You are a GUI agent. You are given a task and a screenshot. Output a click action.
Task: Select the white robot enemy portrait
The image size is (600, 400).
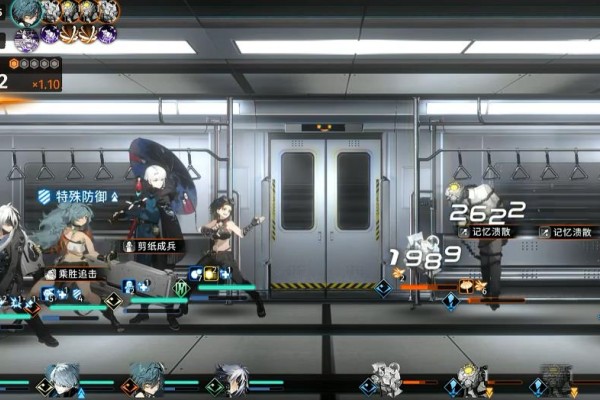click(x=387, y=379)
